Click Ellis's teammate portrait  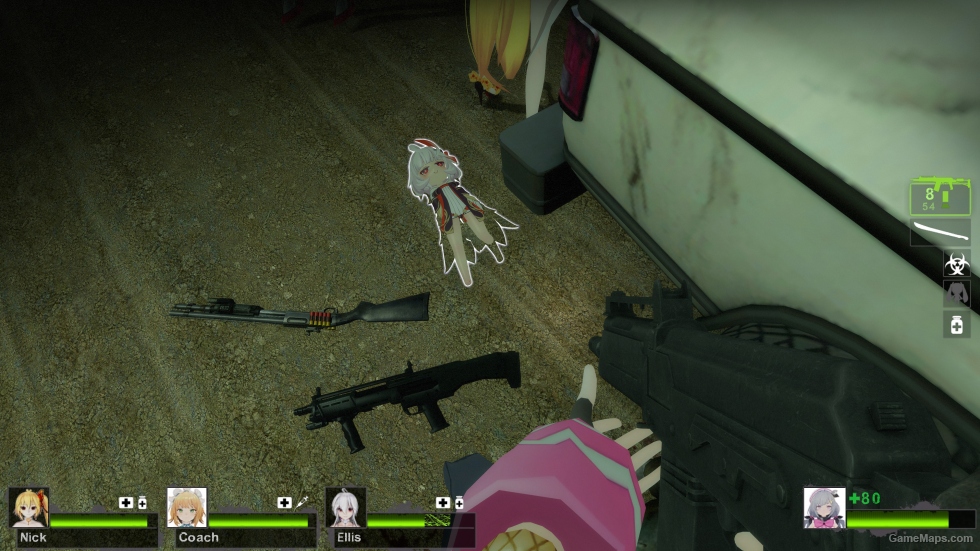point(345,507)
